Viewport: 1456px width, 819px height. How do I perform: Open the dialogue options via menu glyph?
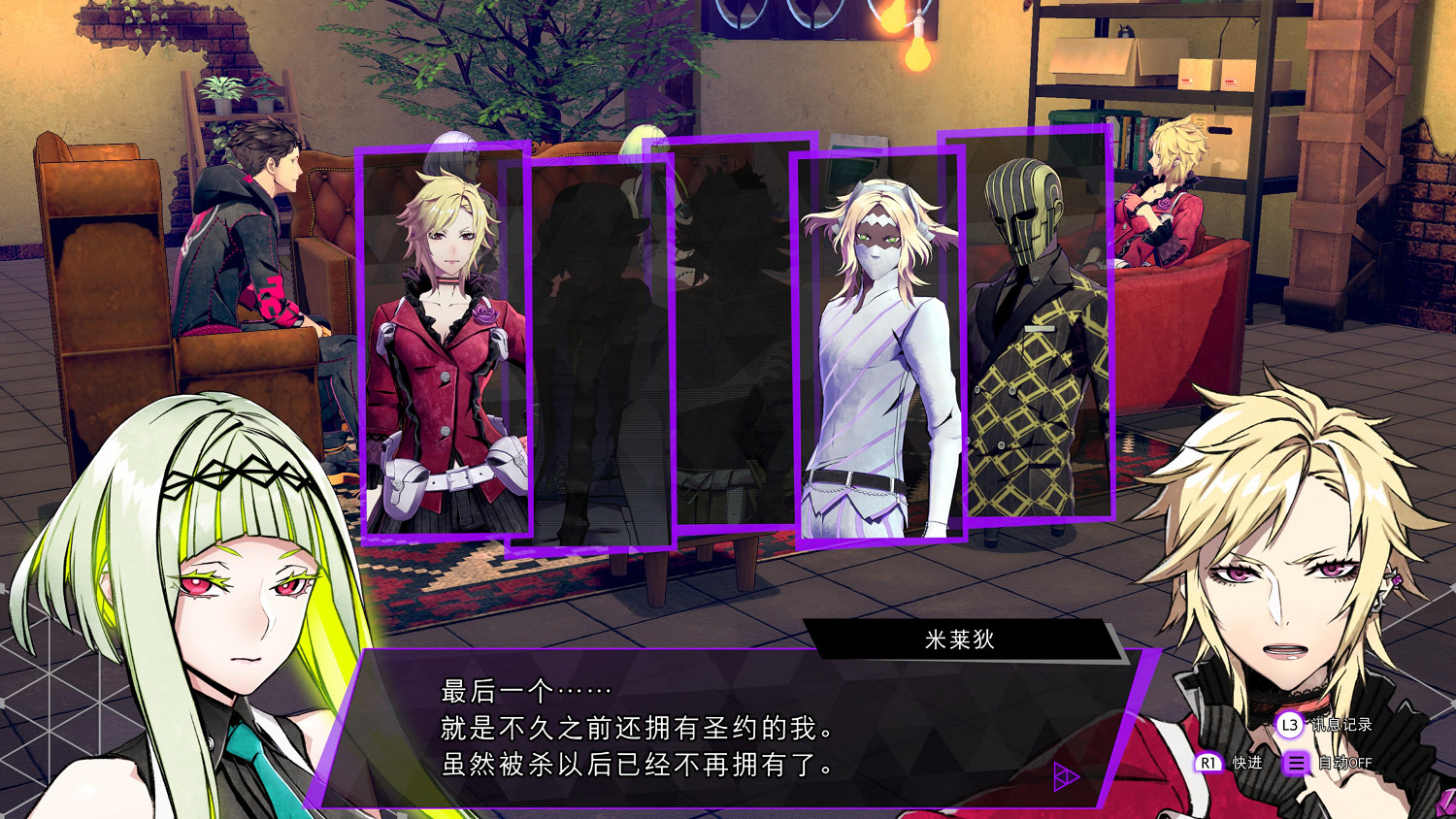click(1296, 763)
